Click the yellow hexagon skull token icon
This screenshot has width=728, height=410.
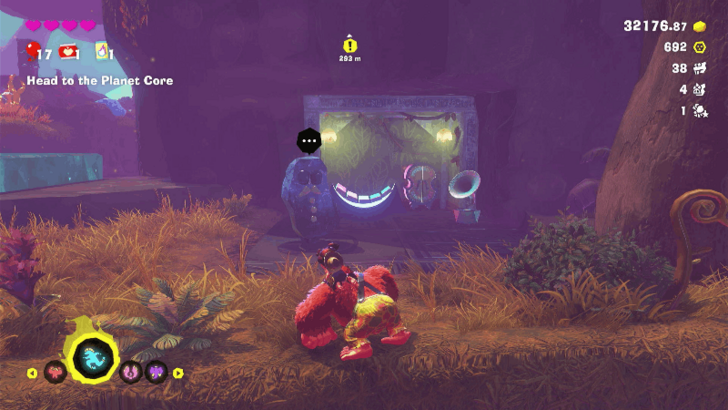click(699, 47)
